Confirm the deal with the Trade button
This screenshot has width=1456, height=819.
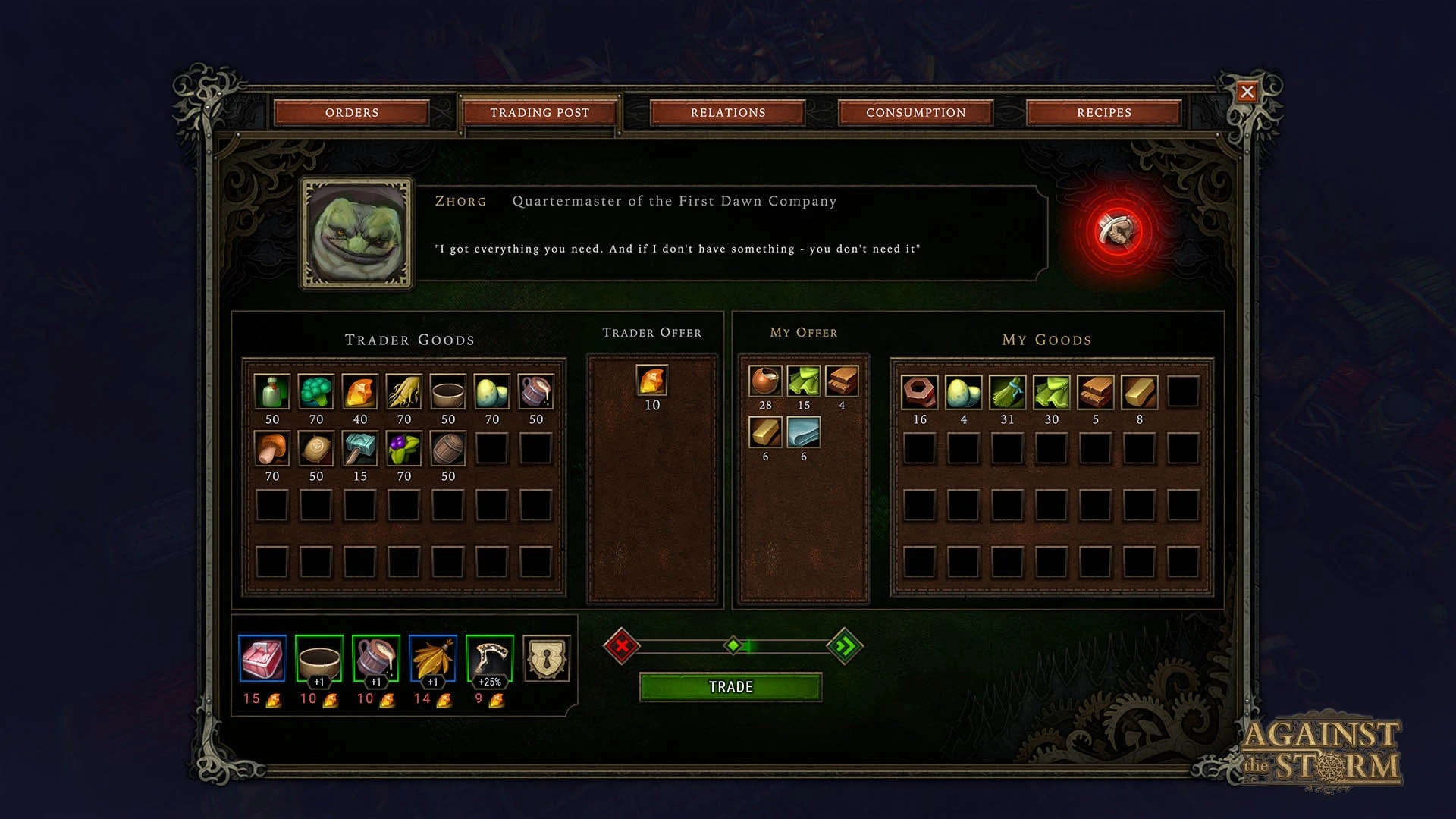pyautogui.click(x=730, y=687)
